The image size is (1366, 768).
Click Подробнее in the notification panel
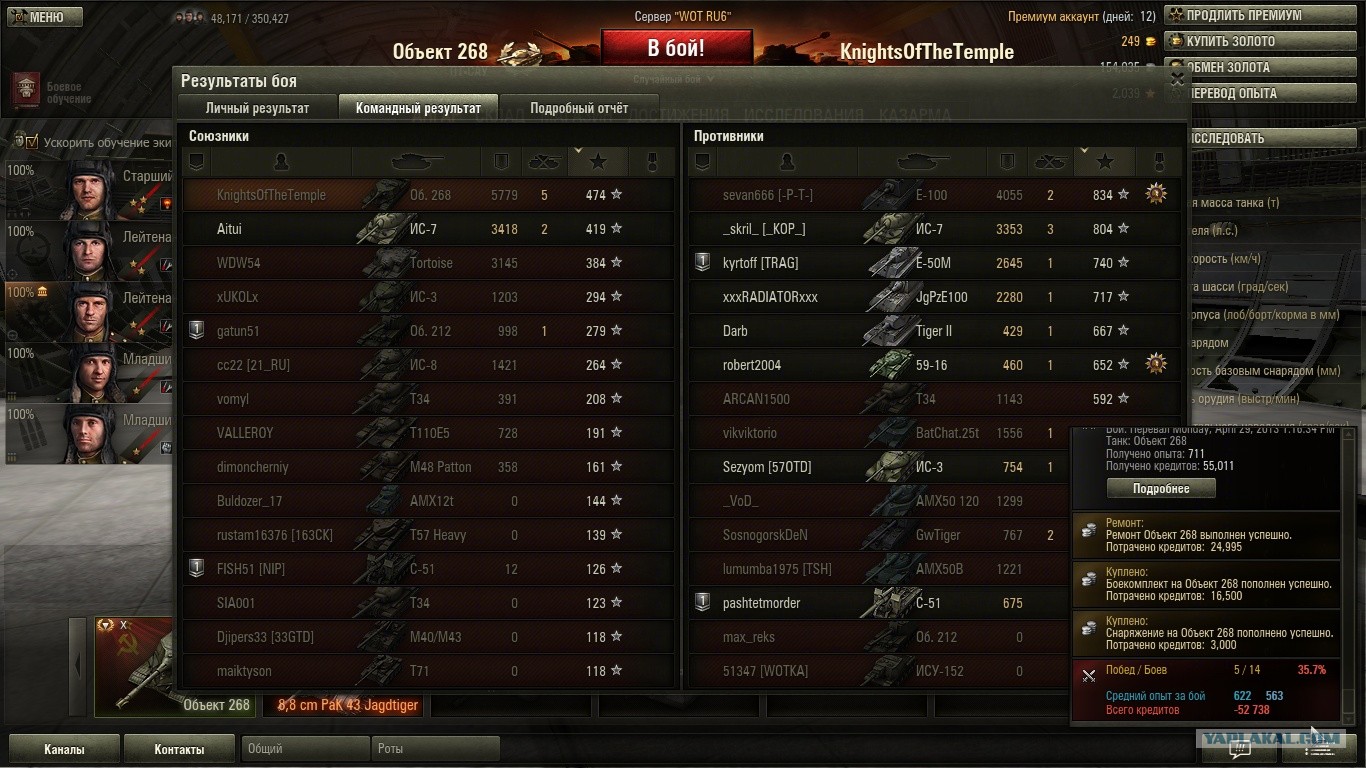(1161, 489)
